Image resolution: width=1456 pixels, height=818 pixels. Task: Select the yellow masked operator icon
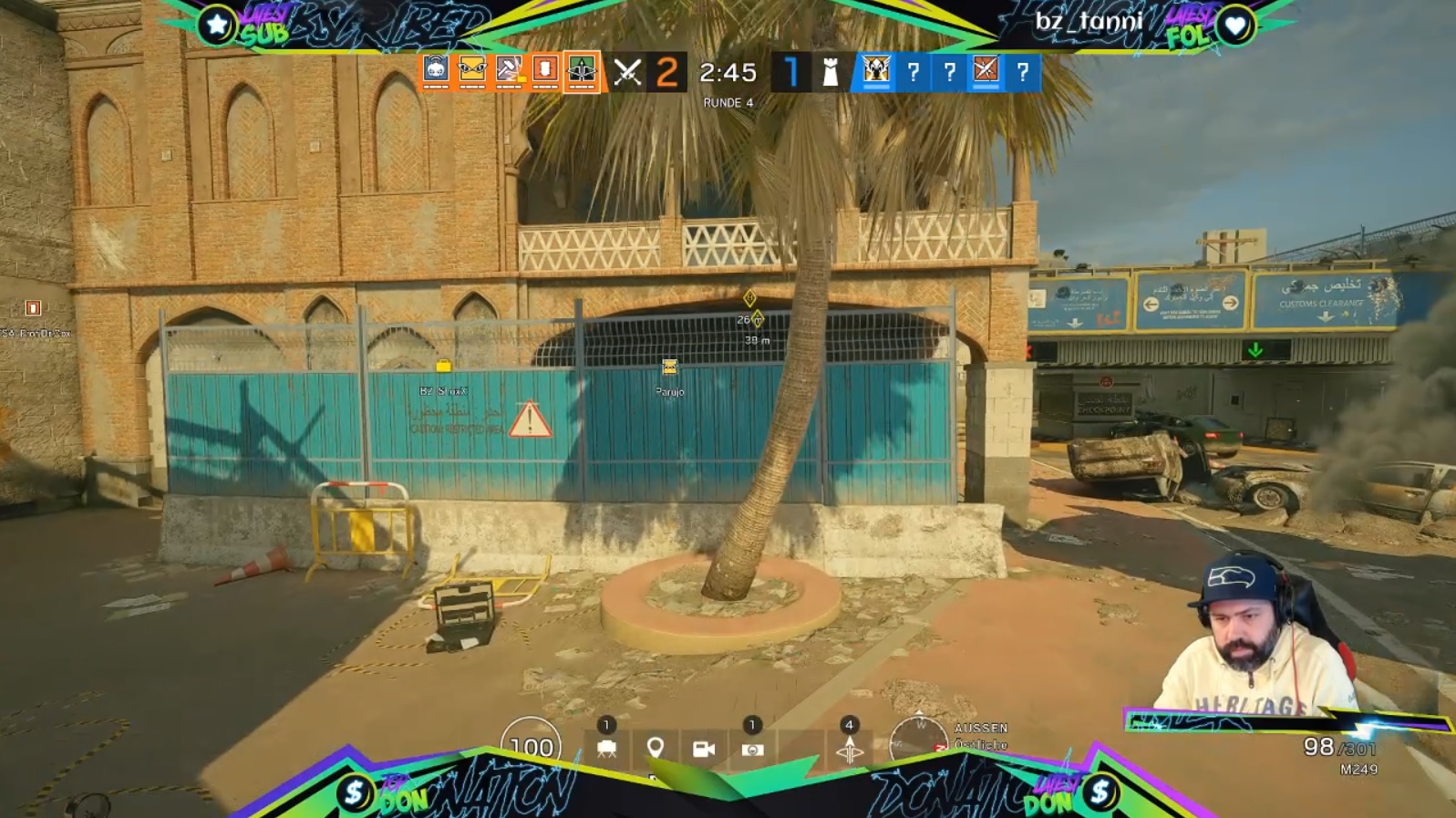click(x=472, y=70)
